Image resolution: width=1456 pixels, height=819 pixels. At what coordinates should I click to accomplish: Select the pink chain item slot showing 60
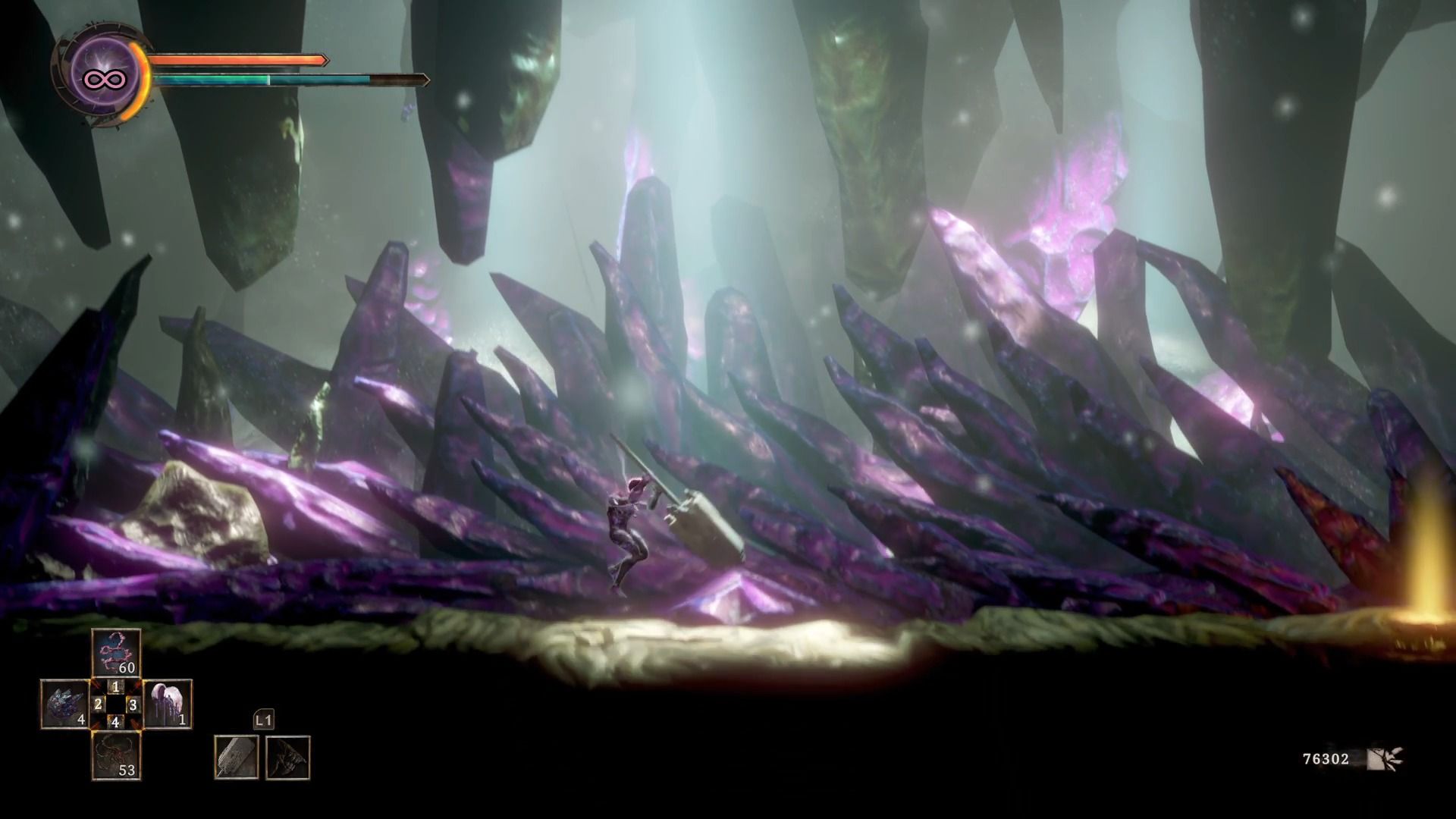point(116,653)
